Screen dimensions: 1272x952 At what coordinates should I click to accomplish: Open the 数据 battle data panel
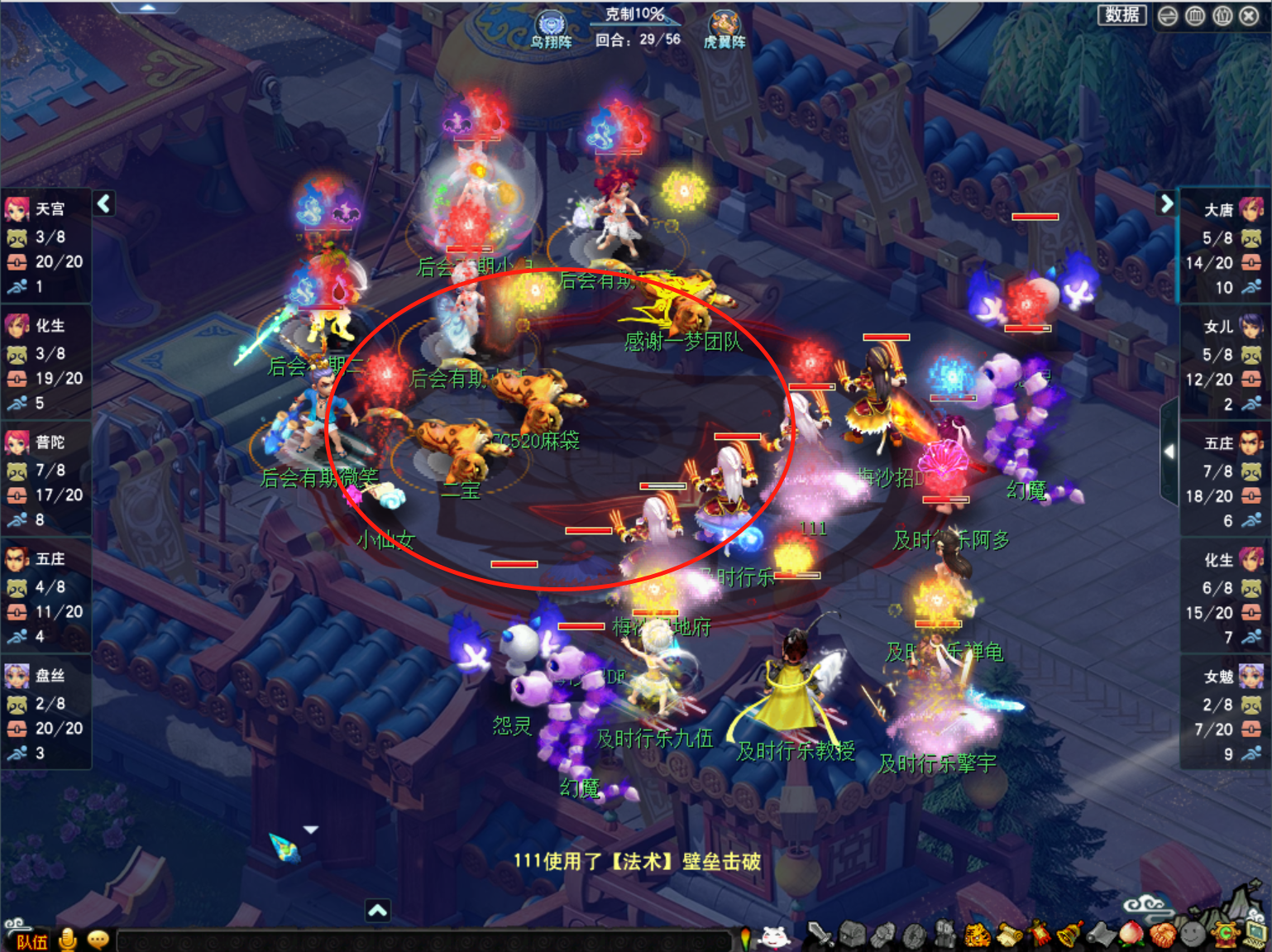coord(1121,15)
